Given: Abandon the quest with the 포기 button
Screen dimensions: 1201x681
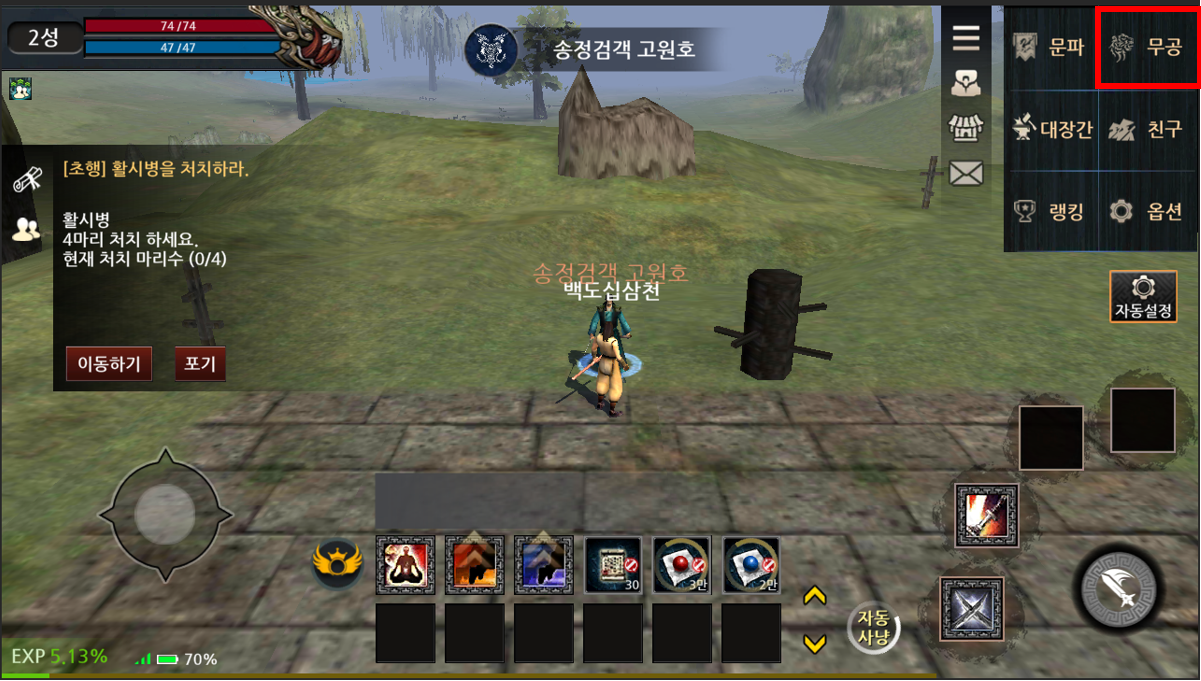Looking at the screenshot, I should click(x=200, y=364).
